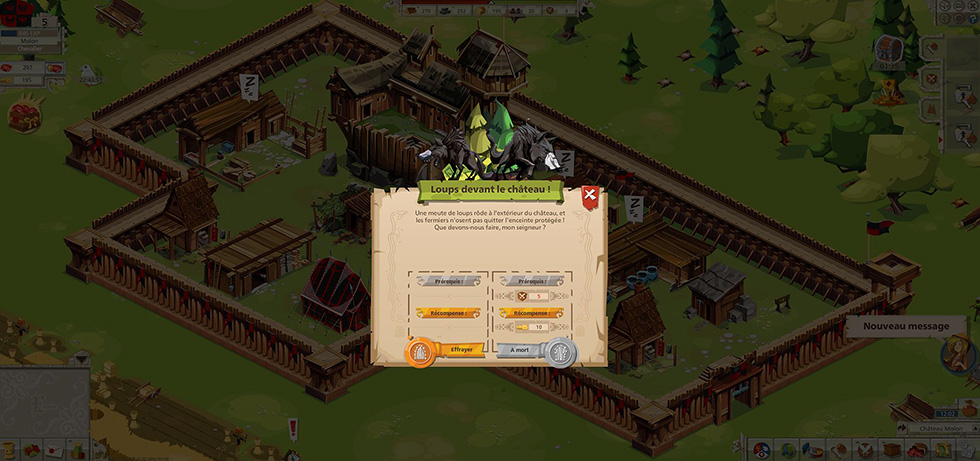Click the pigeon timer icon
The image size is (980, 461).
tap(89, 72)
